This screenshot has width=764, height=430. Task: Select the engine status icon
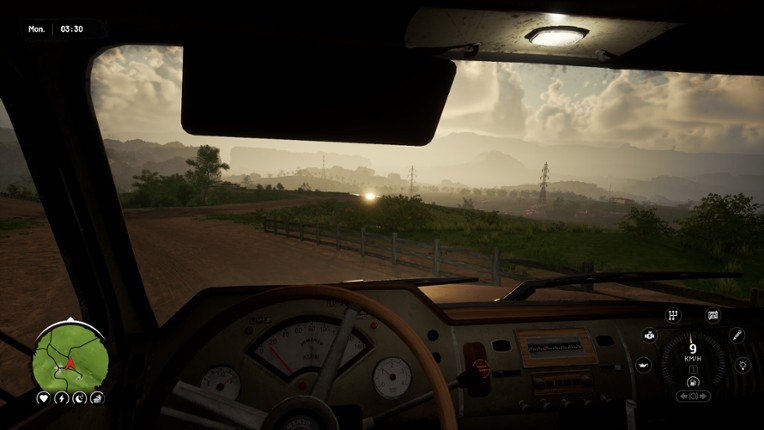(x=649, y=336)
